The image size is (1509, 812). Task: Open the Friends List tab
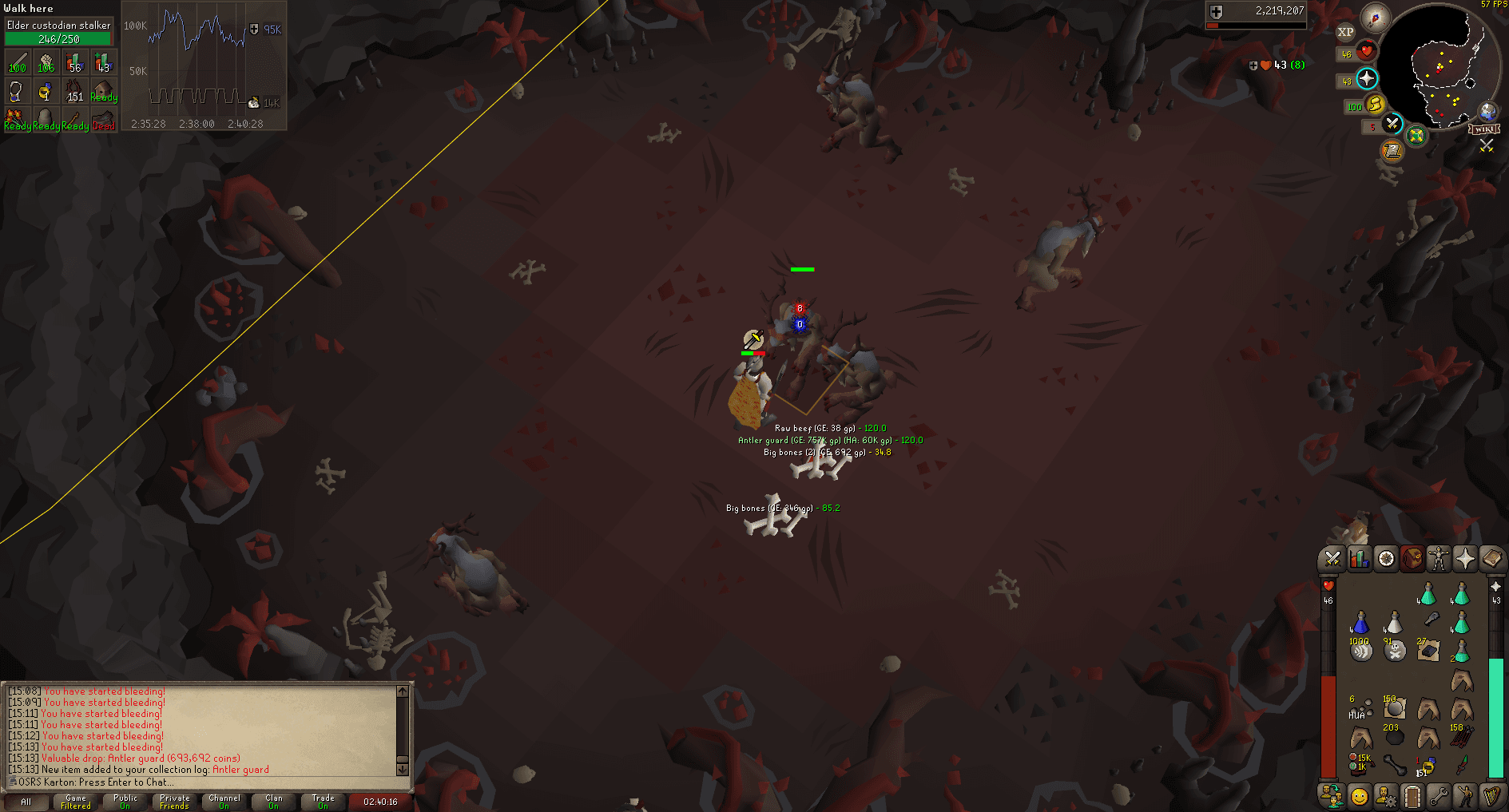[1359, 796]
